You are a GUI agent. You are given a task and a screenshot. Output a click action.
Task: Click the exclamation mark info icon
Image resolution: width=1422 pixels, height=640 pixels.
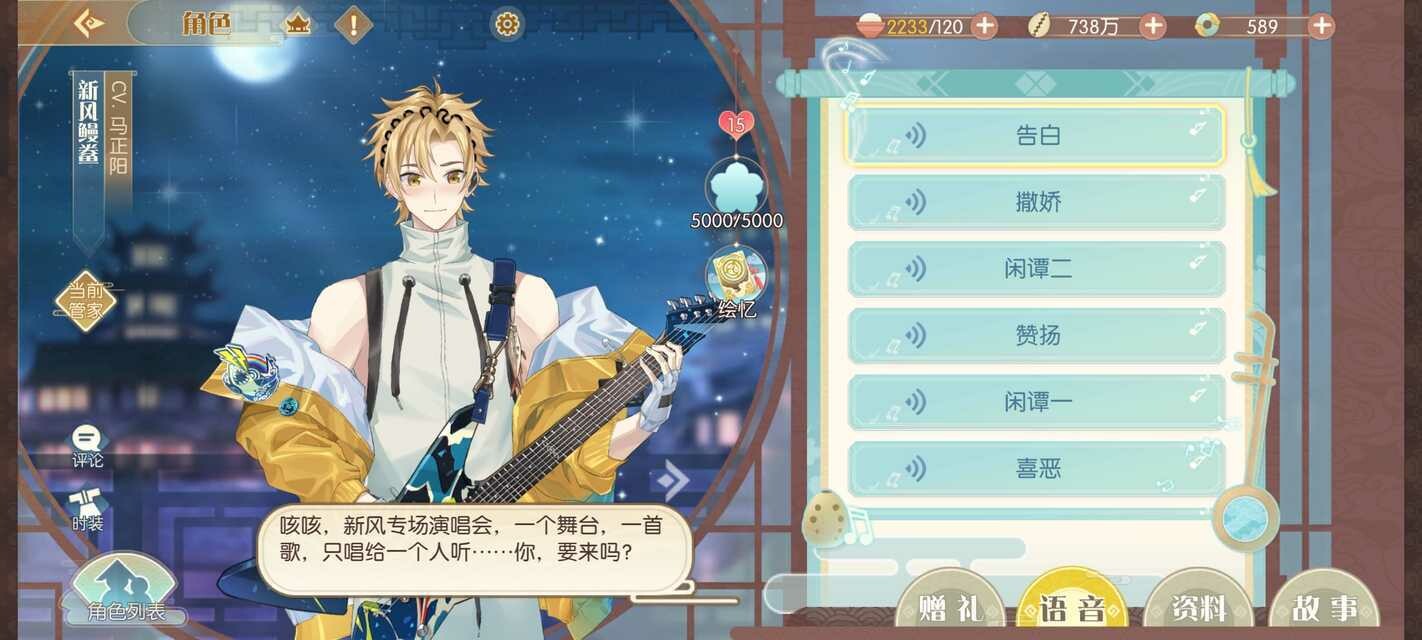353,24
